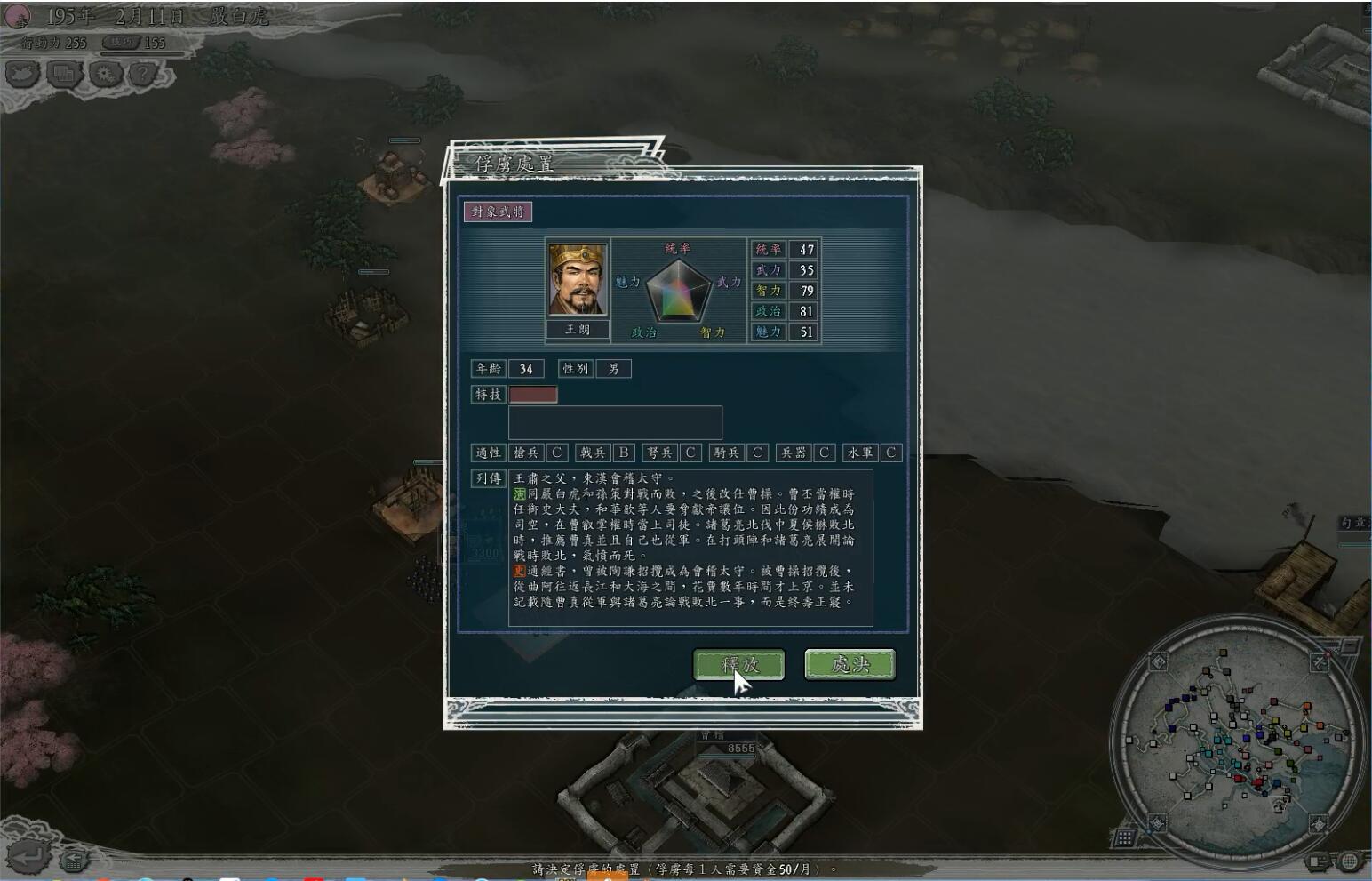This screenshot has width=1372, height=881.
Task: Open the city overview icon in top toolbar
Action: pos(63,74)
